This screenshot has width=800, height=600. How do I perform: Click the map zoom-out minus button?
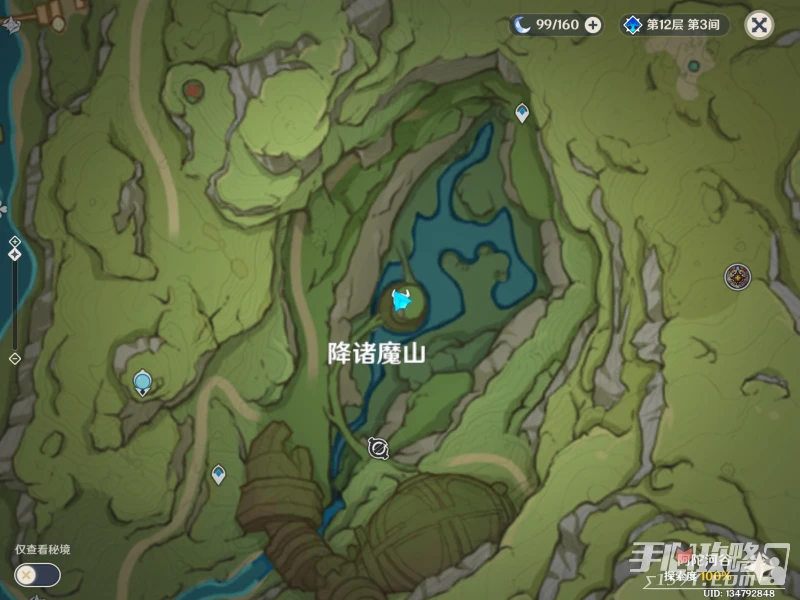click(x=14, y=357)
